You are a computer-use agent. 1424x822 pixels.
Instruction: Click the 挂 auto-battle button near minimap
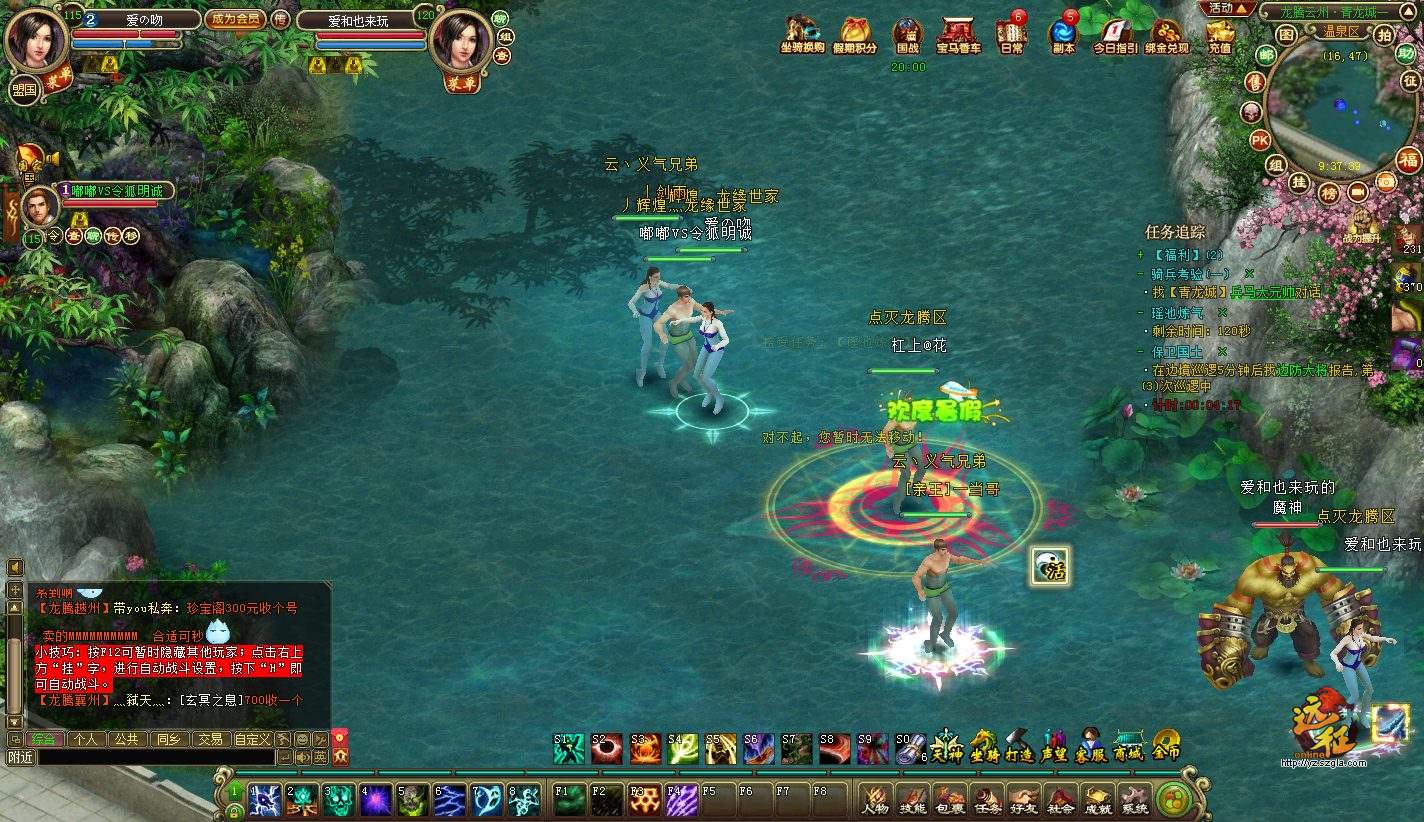pyautogui.click(x=1299, y=181)
